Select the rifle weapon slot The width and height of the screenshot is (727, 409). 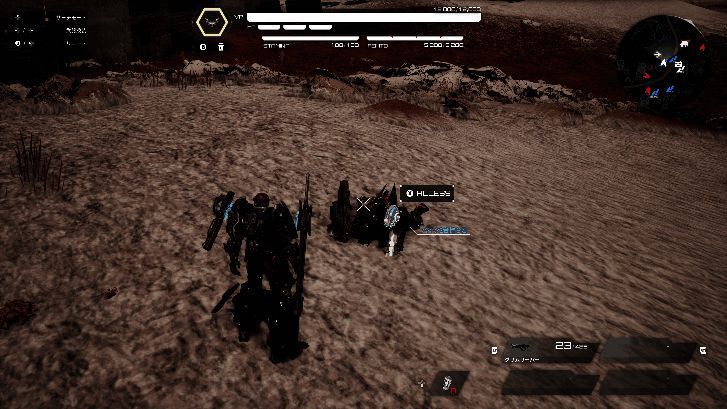[548, 351]
